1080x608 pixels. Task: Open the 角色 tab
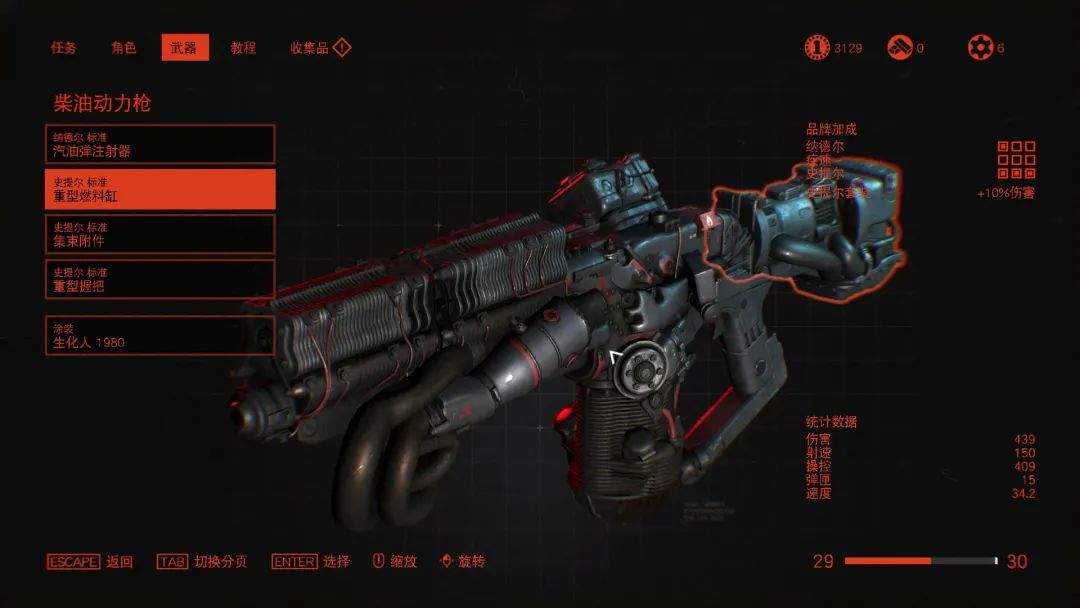[124, 48]
